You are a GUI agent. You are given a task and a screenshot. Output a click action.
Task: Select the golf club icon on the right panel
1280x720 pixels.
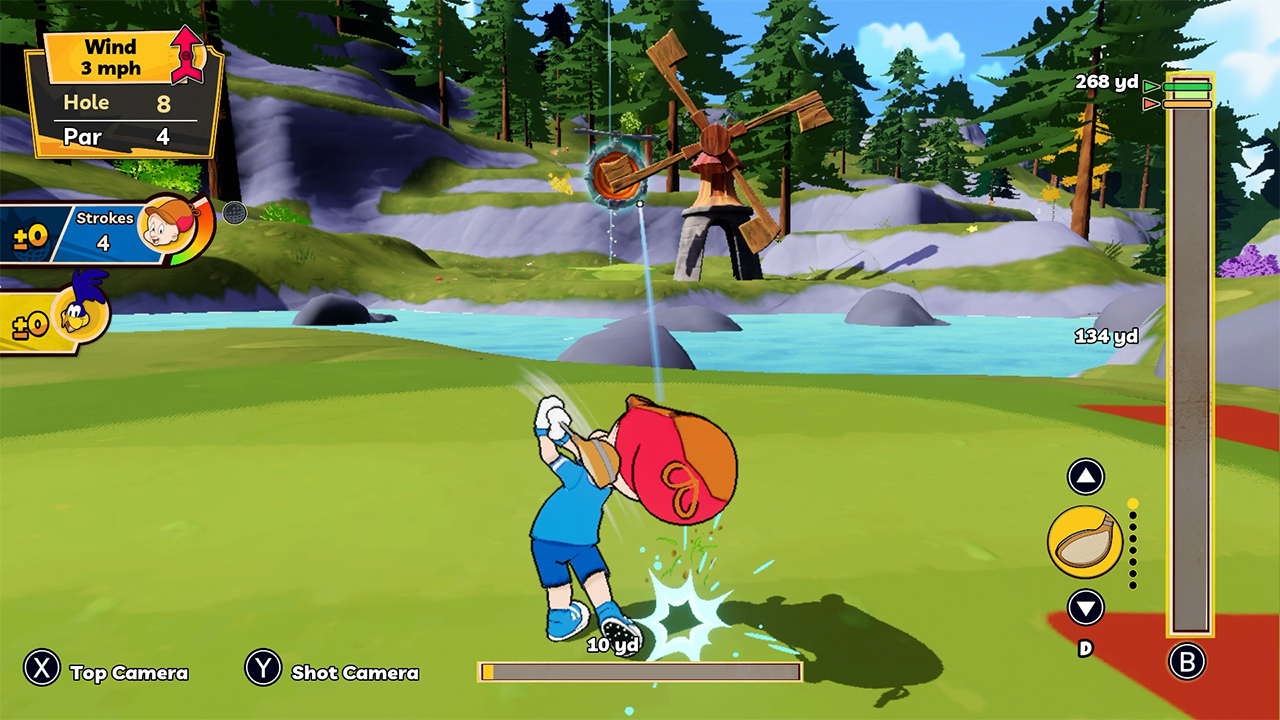pos(1085,540)
